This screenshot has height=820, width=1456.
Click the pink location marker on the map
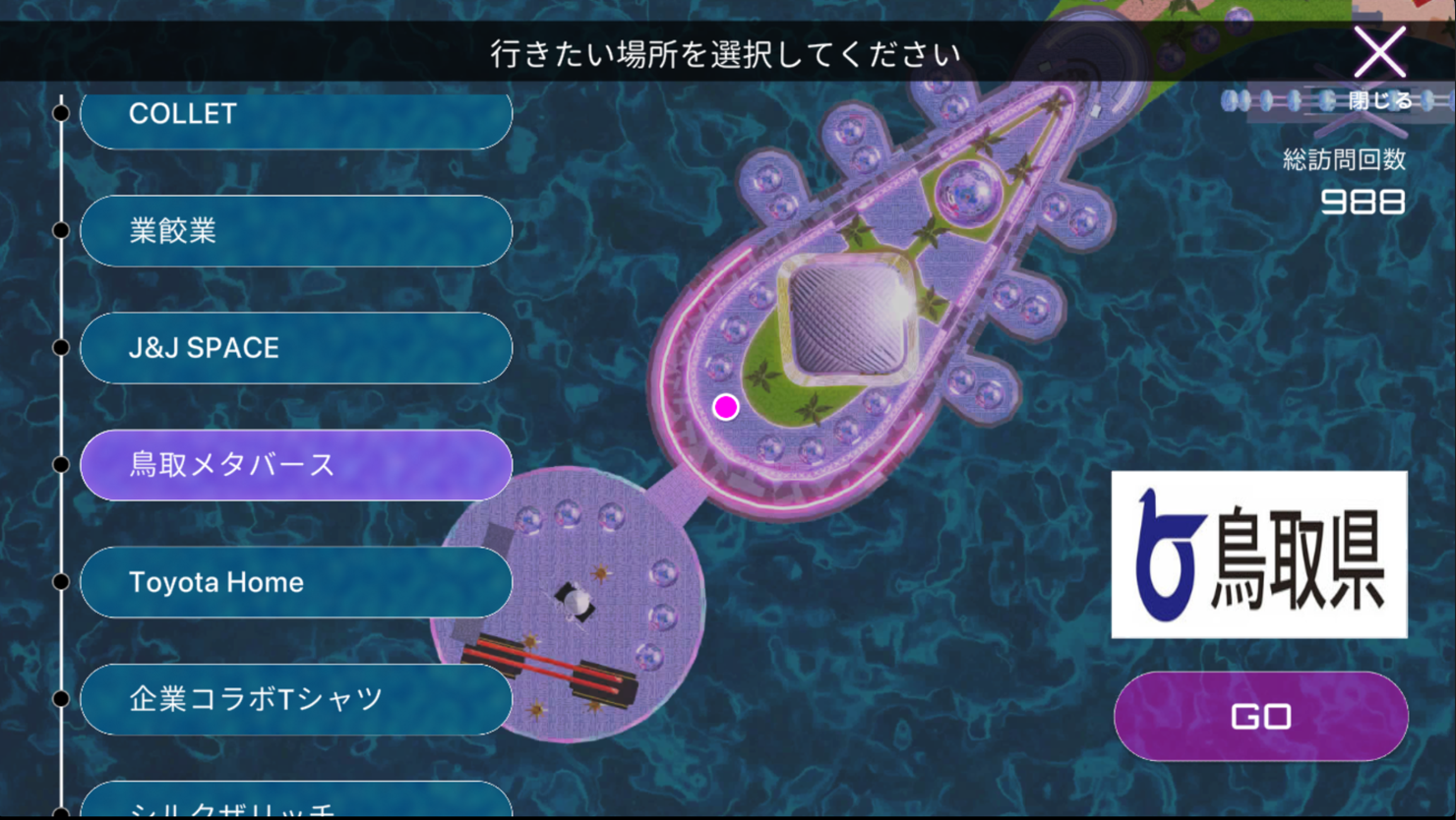click(726, 407)
